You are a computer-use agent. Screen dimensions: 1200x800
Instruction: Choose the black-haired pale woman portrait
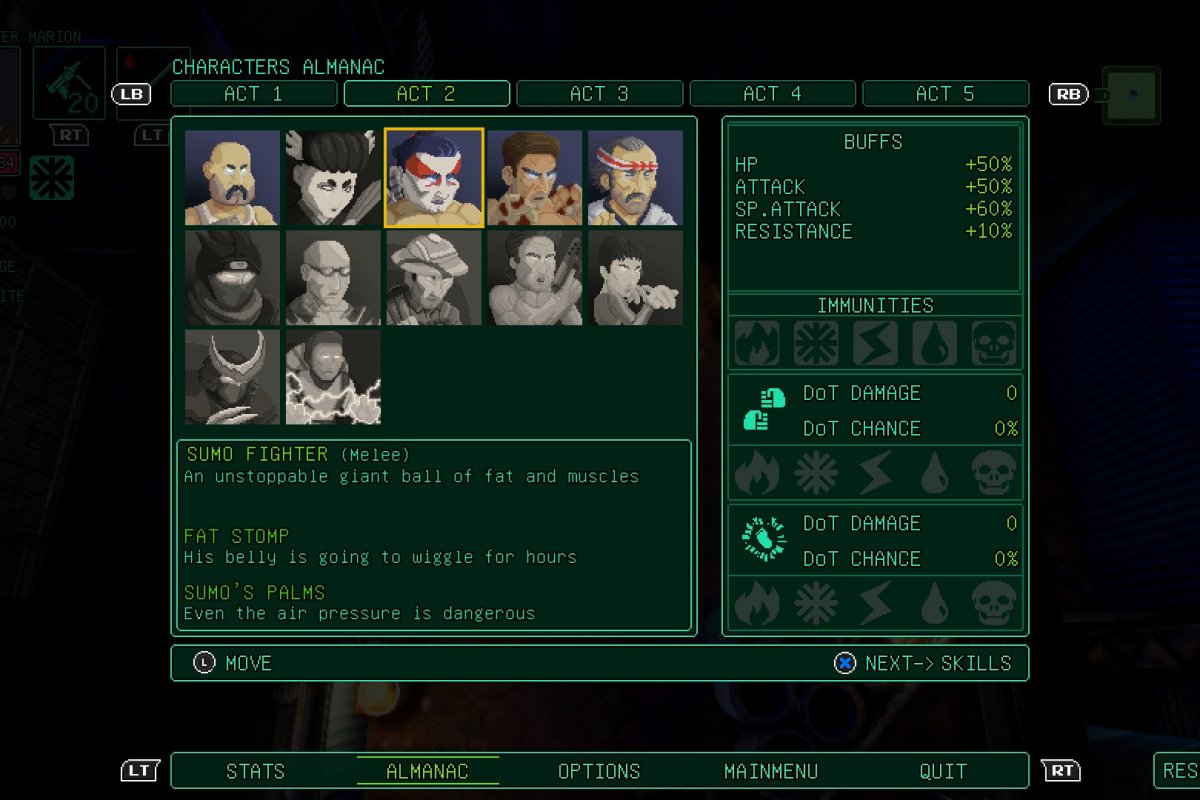(x=333, y=177)
